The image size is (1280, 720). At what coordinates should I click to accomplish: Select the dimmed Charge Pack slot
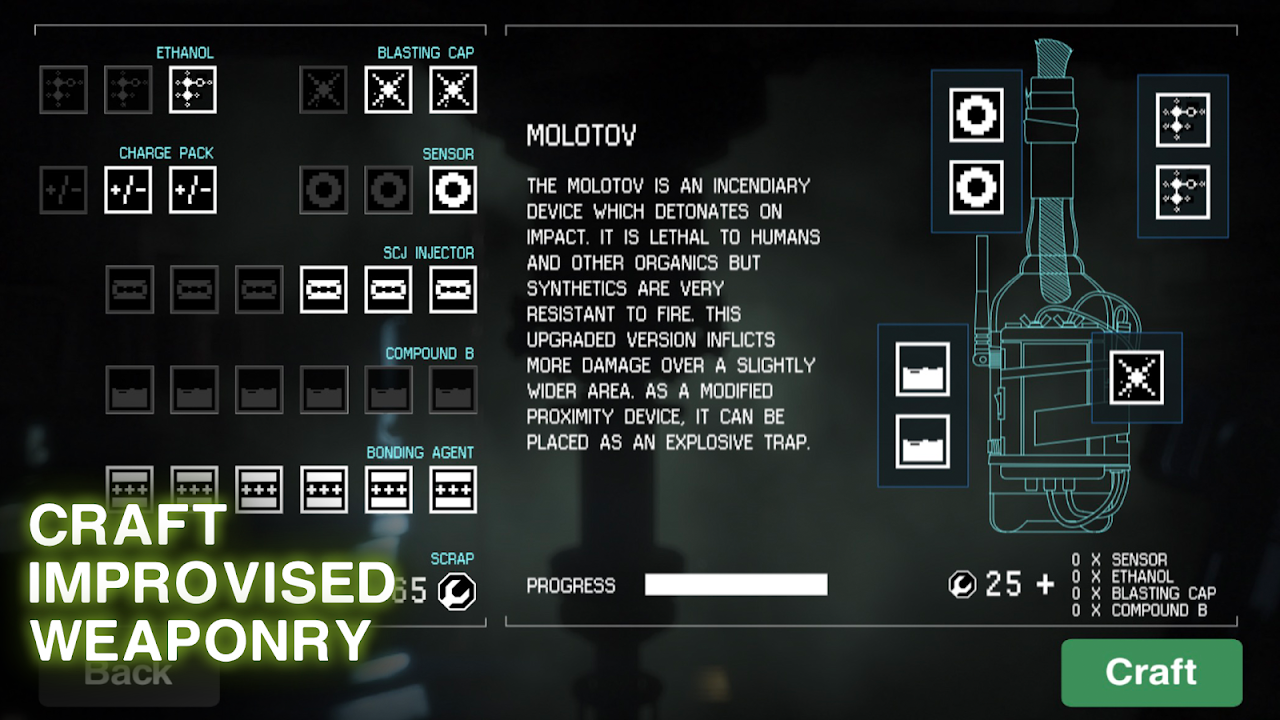click(63, 190)
